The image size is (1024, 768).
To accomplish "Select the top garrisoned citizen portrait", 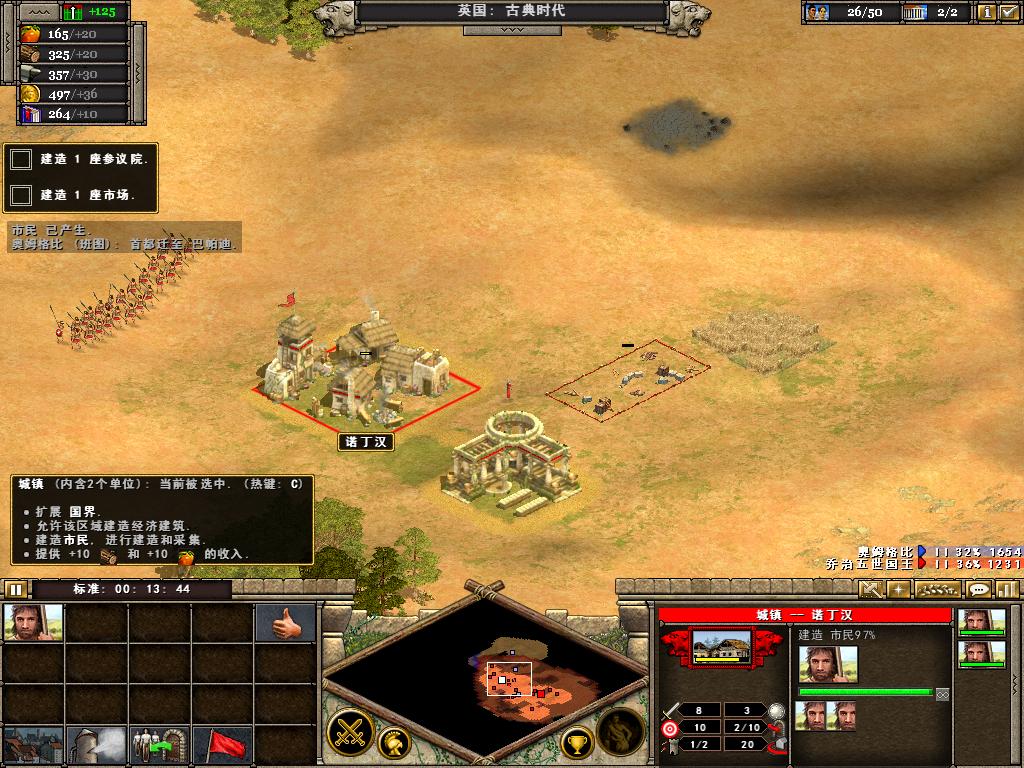I will pyautogui.click(x=981, y=622).
